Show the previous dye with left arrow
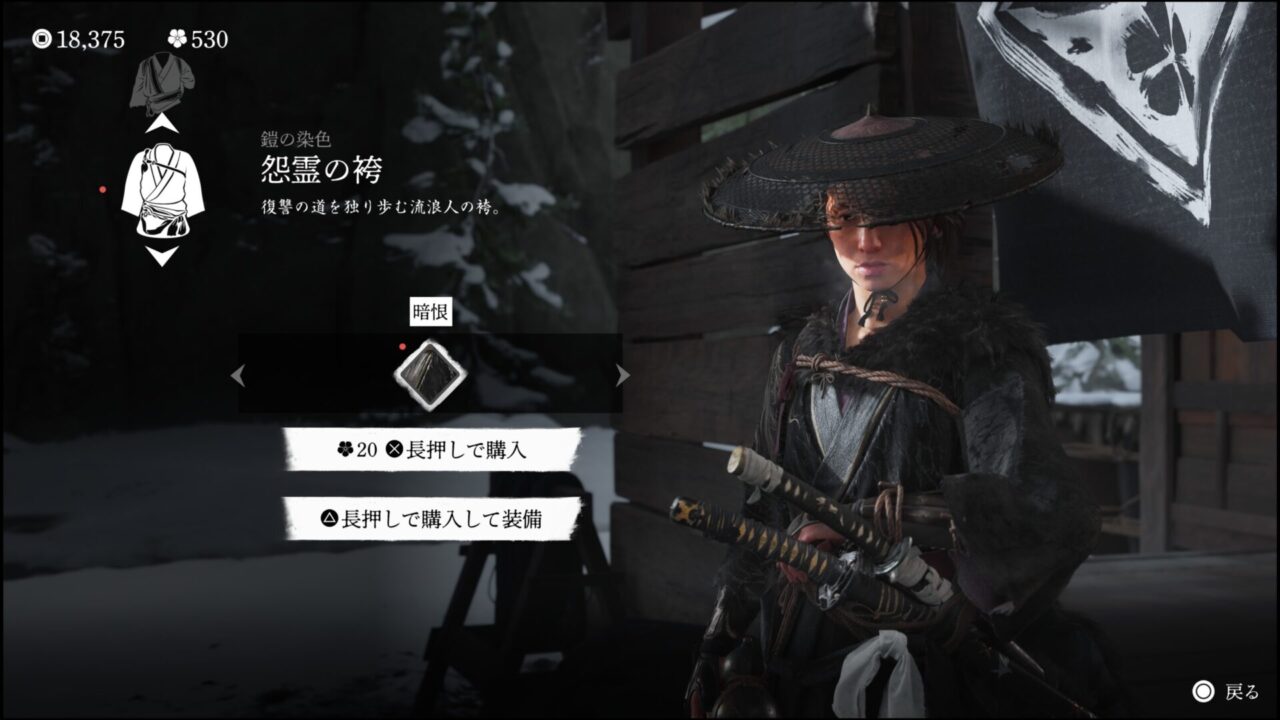The height and width of the screenshot is (720, 1280). point(238,375)
